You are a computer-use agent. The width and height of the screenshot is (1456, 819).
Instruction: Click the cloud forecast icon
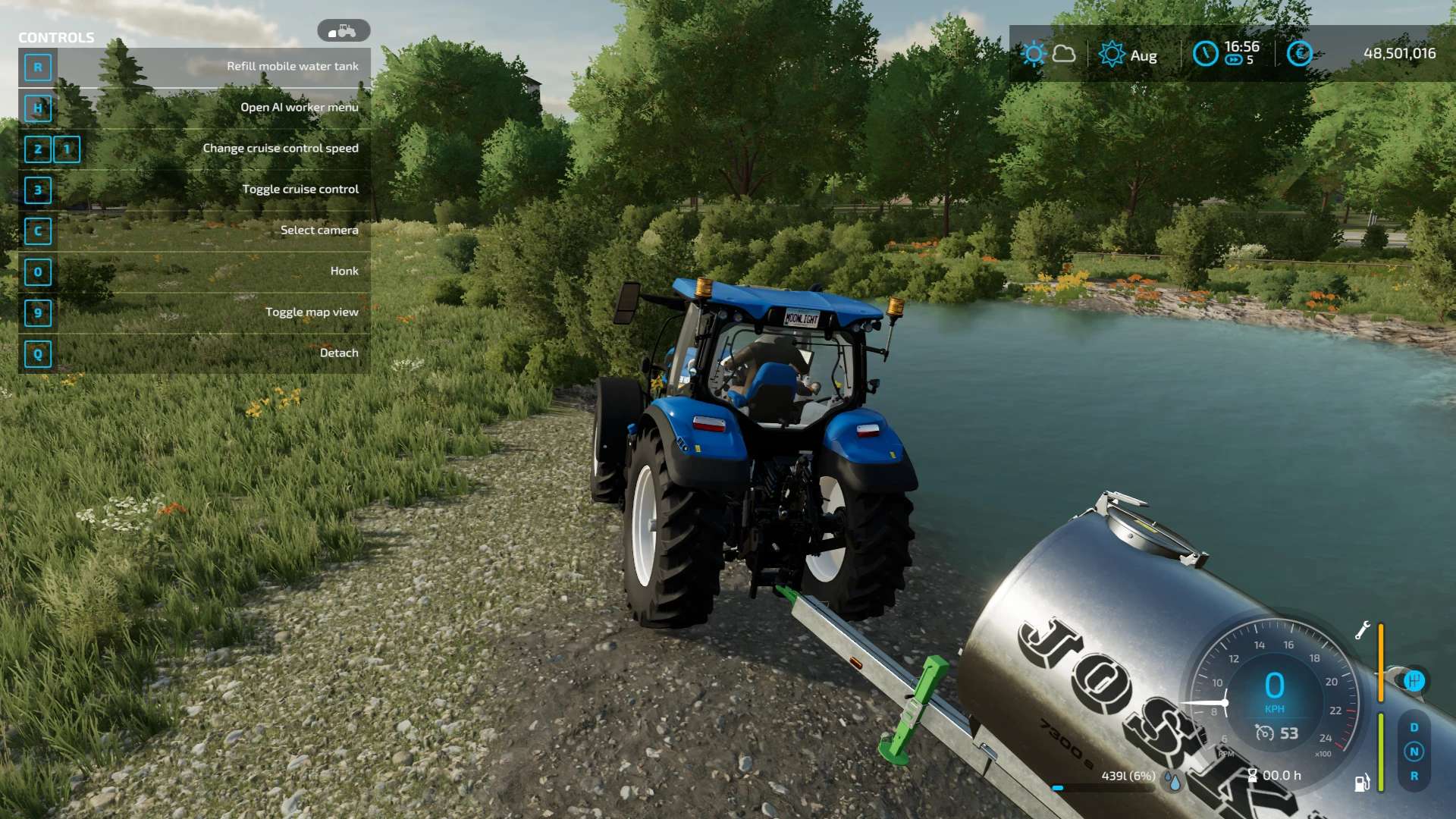1064,54
